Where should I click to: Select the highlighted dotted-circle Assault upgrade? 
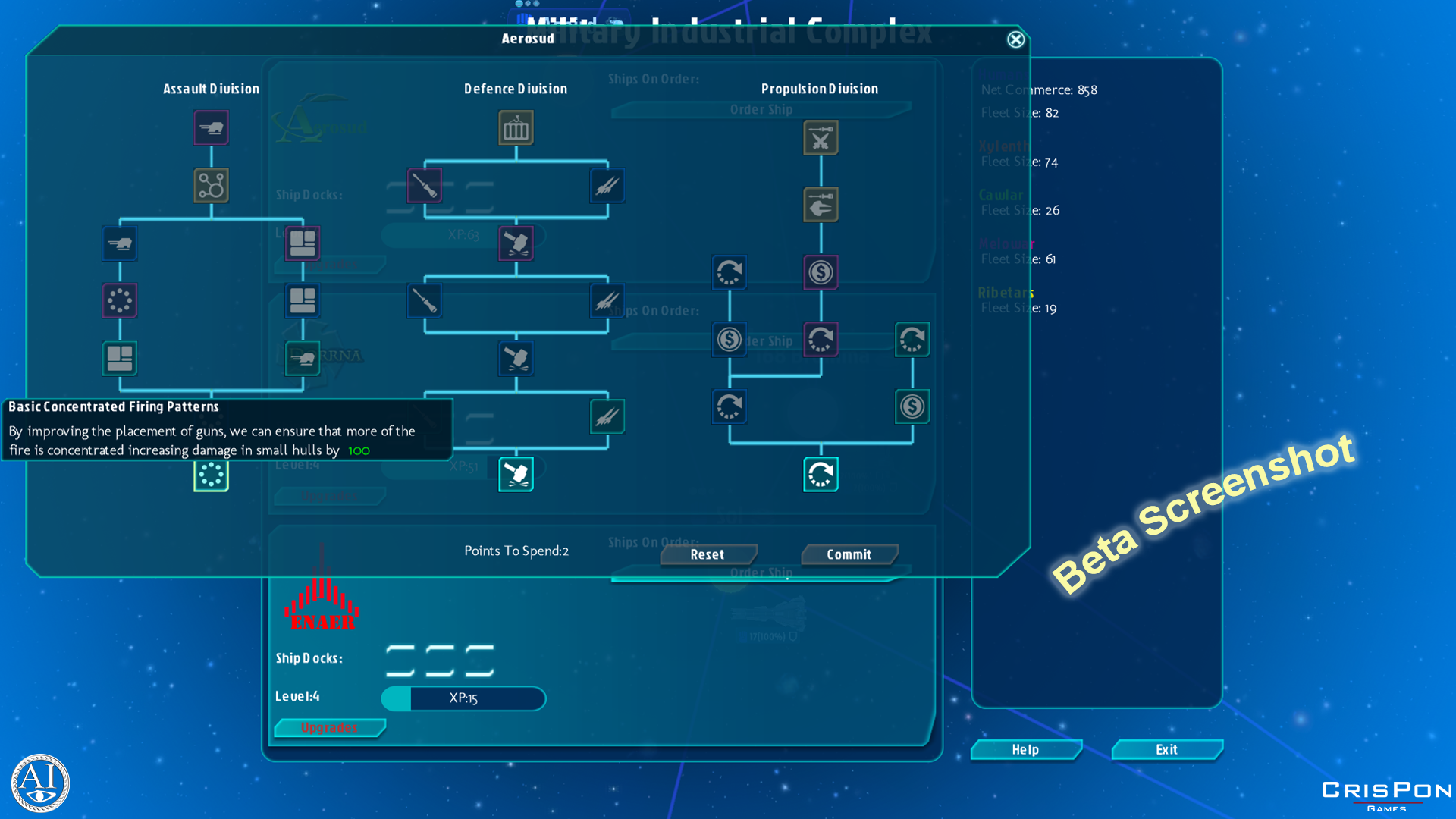point(211,475)
